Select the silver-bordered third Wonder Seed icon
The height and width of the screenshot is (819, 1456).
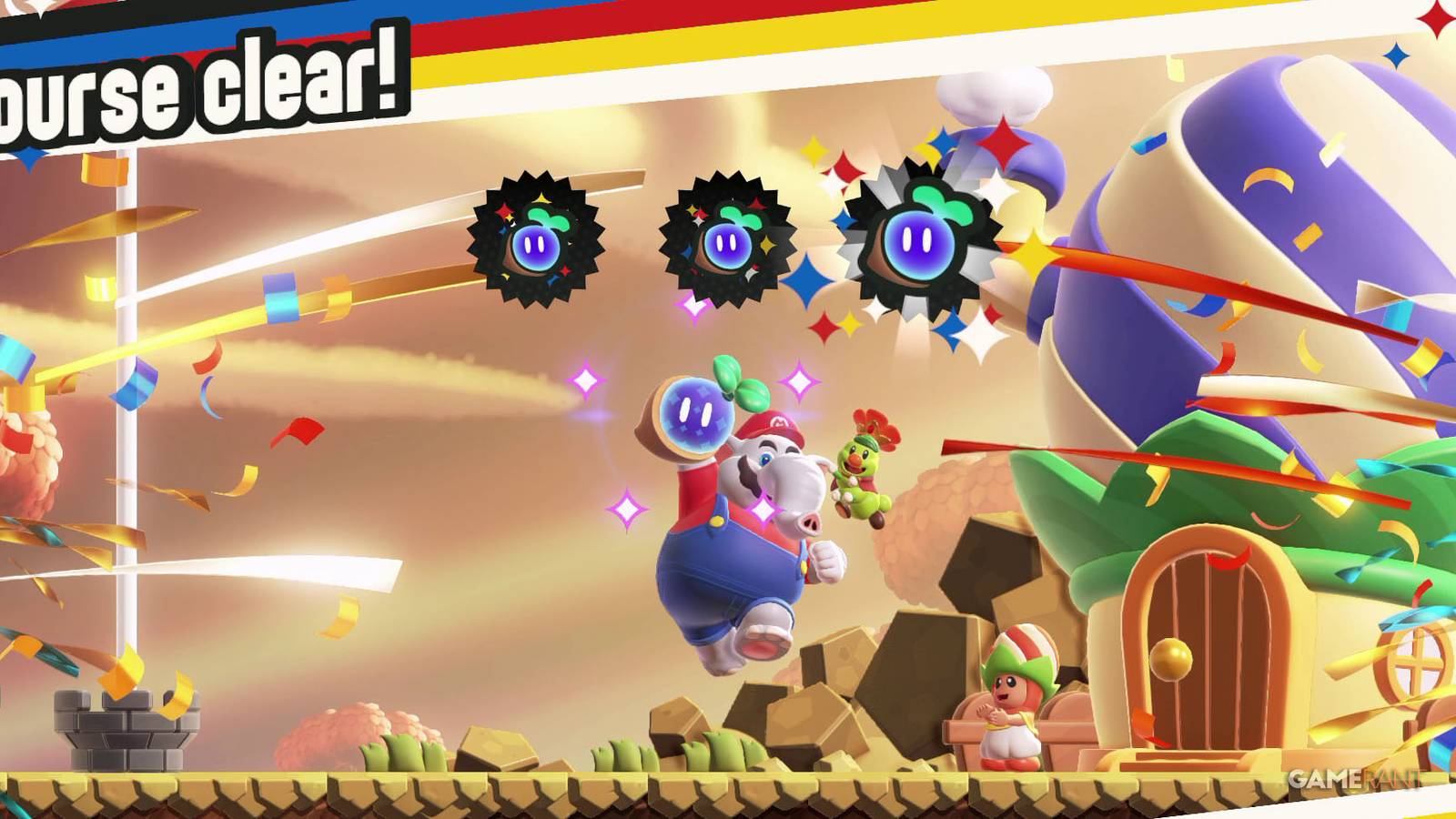click(x=919, y=241)
